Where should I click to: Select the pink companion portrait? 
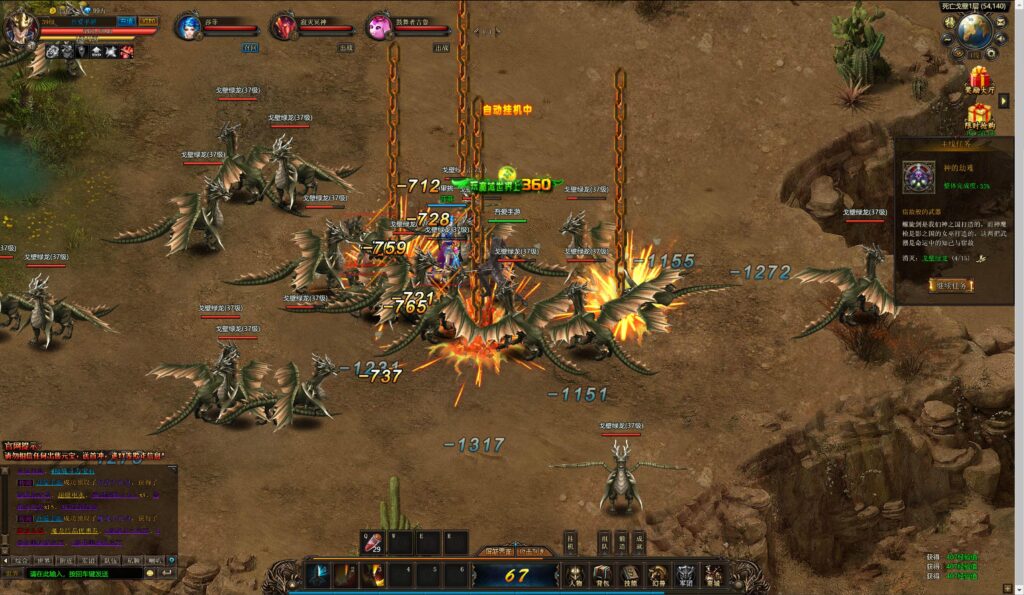point(379,27)
